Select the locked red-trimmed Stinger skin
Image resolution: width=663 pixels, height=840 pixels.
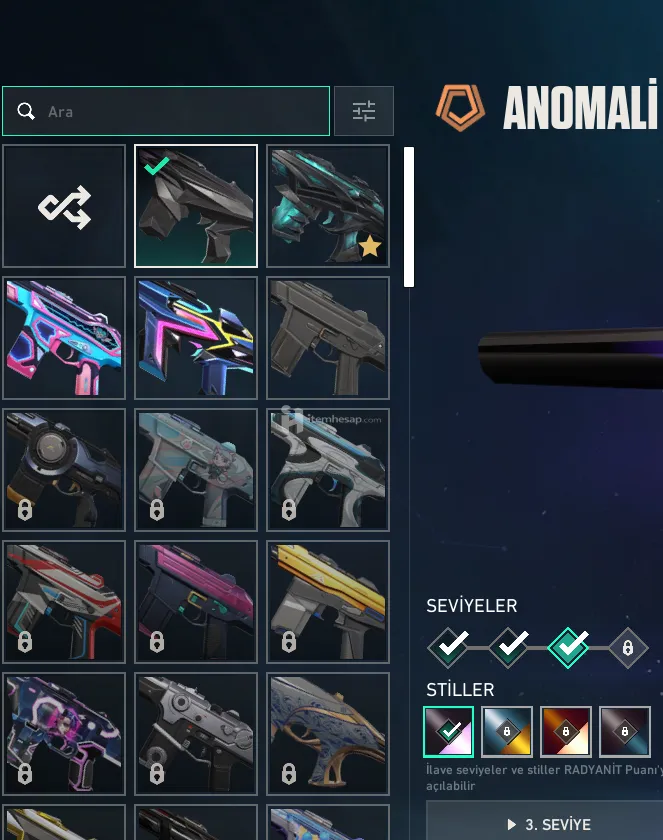pos(64,602)
